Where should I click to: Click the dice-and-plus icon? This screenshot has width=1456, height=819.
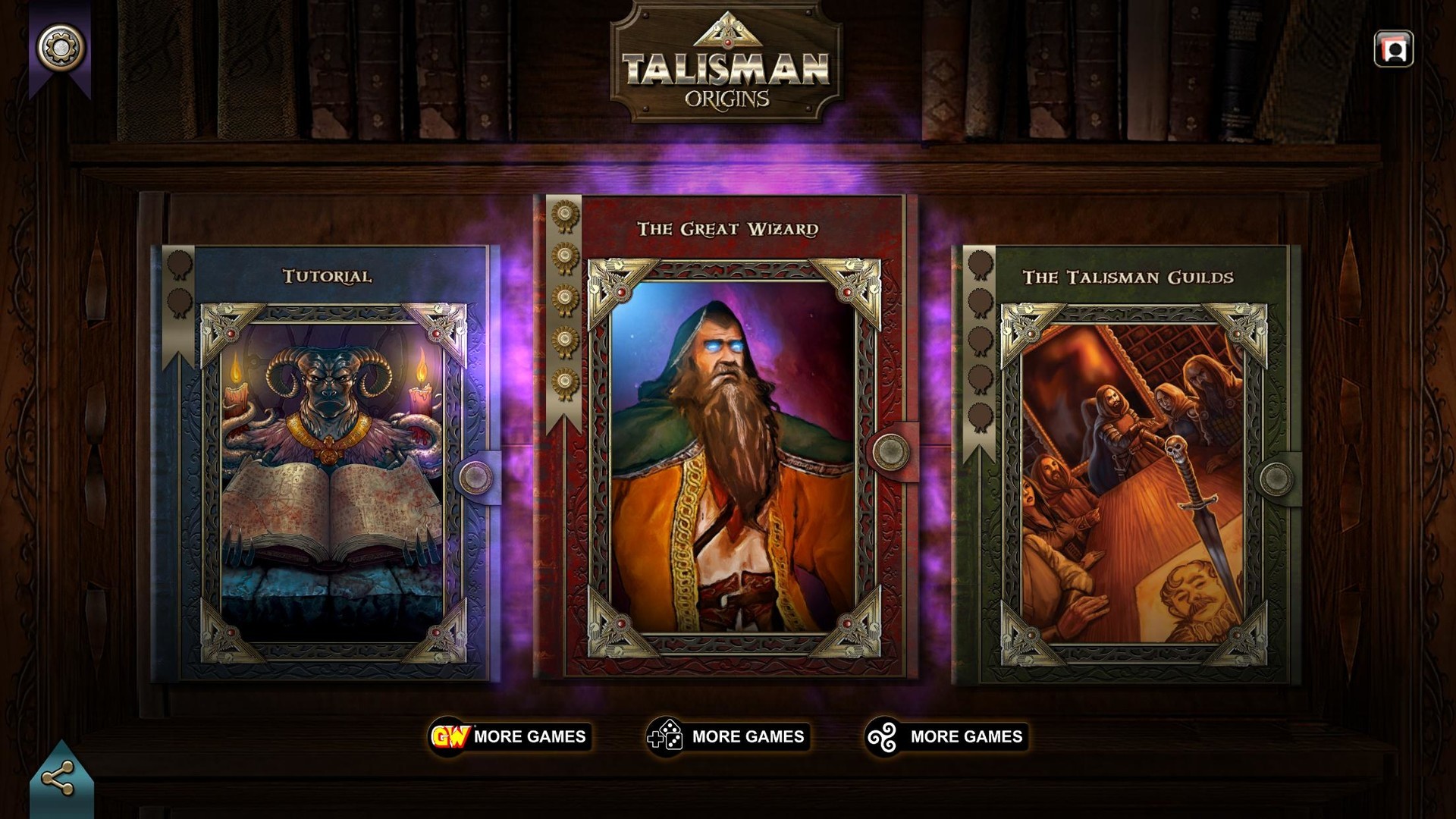coord(667,735)
